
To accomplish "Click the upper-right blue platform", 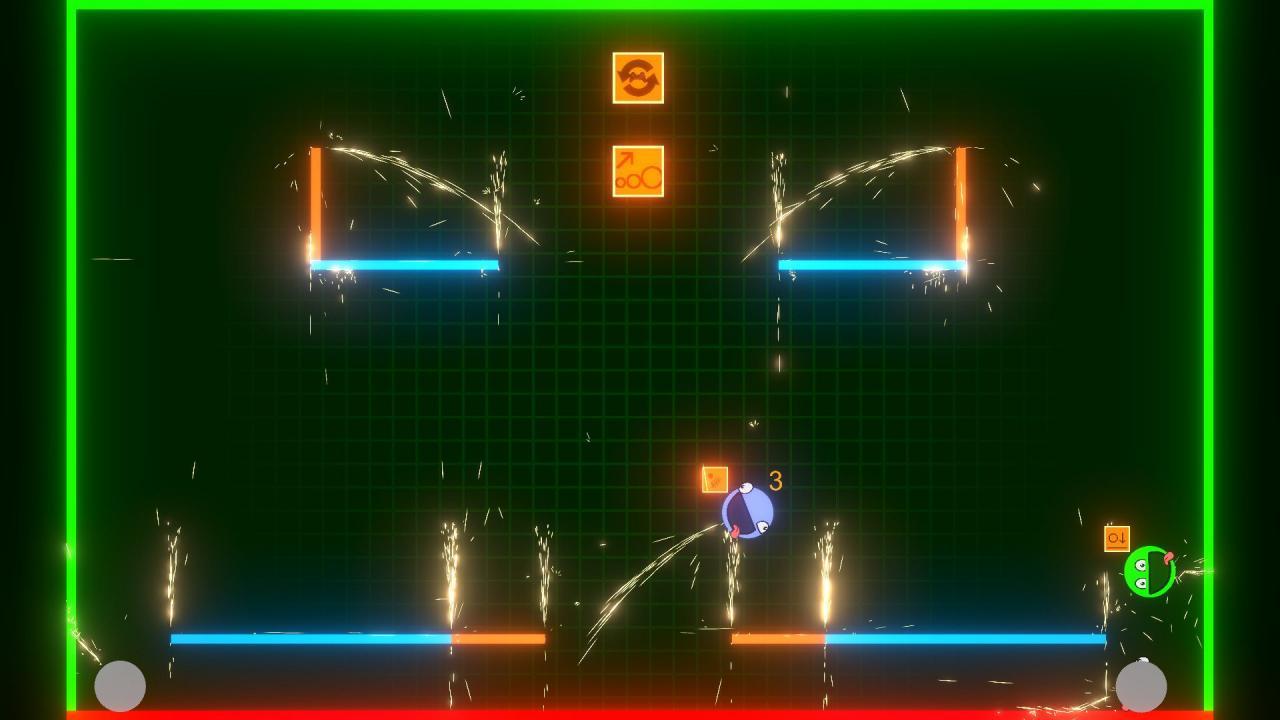I will point(870,263).
